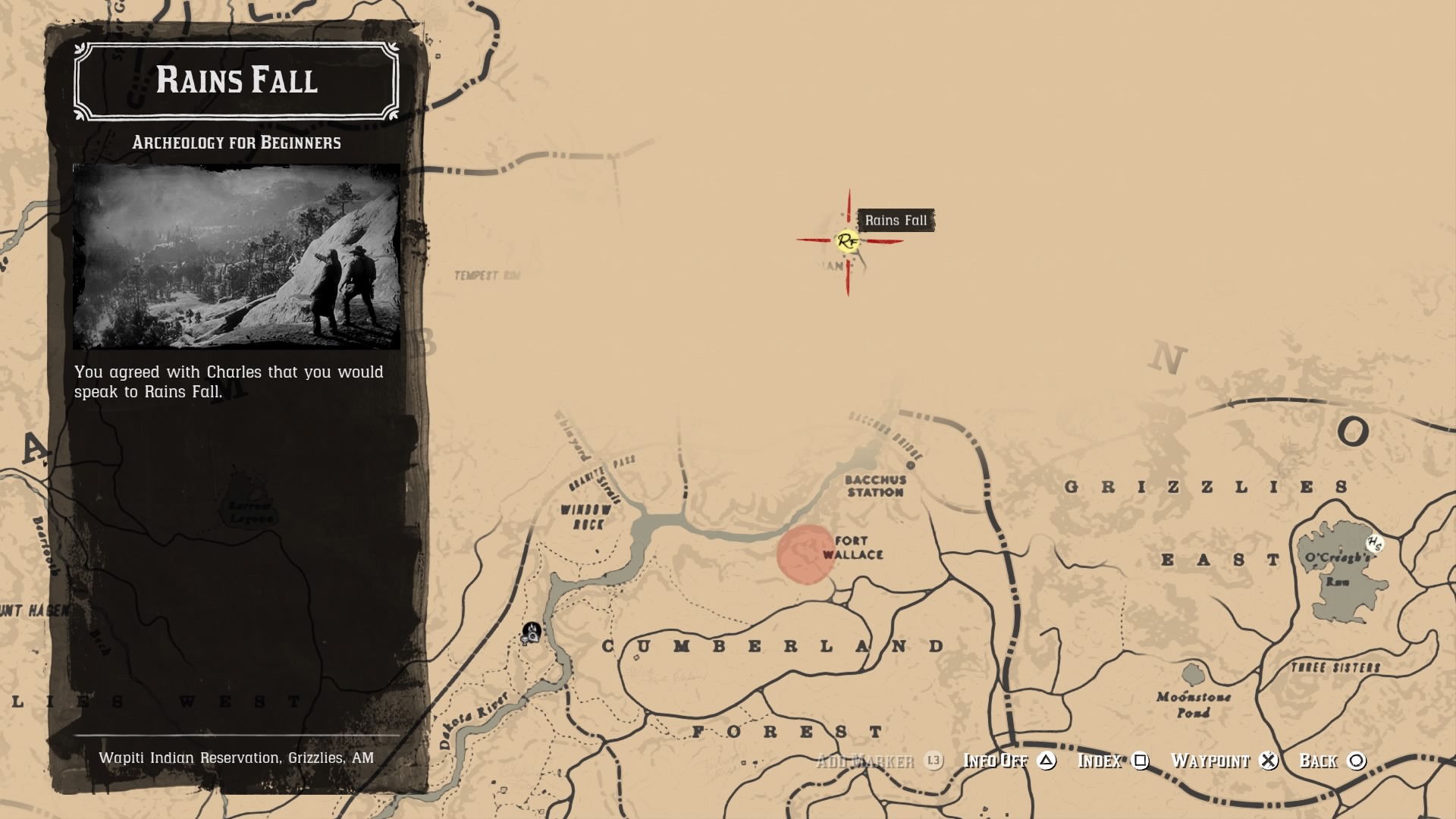Image resolution: width=1456 pixels, height=819 pixels.
Task: Select the Rains Fall tooltip label
Action: pyautogui.click(x=898, y=221)
